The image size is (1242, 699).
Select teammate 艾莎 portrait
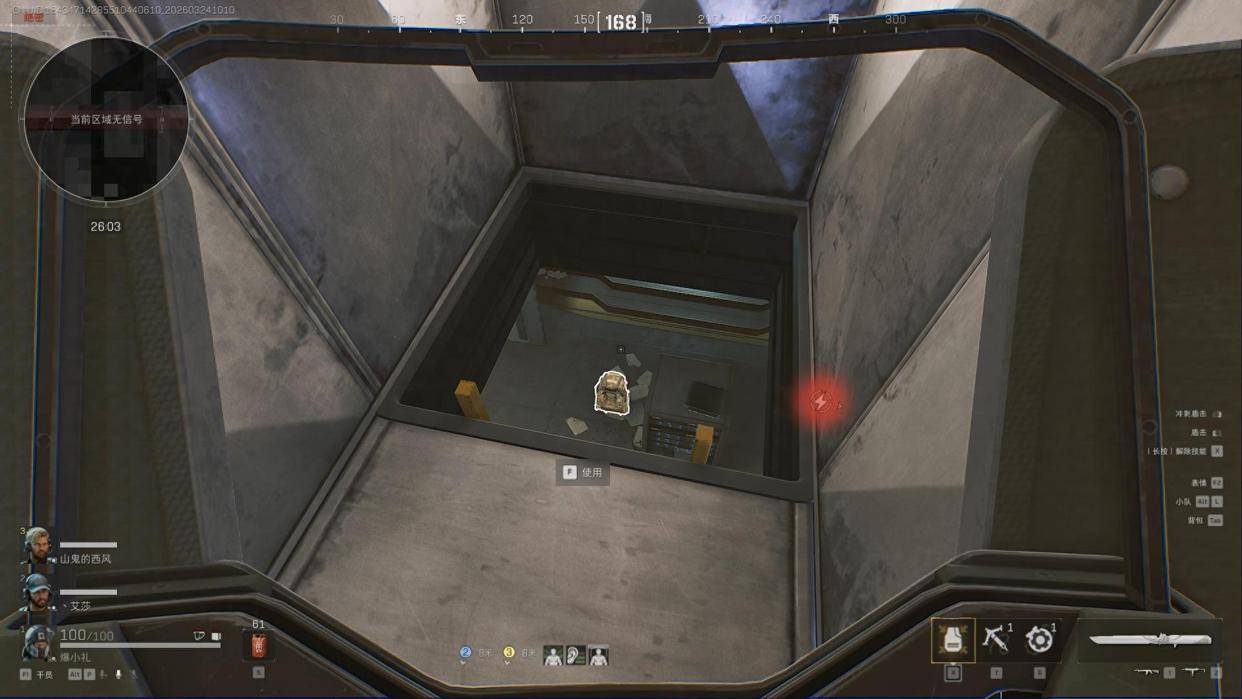38,593
